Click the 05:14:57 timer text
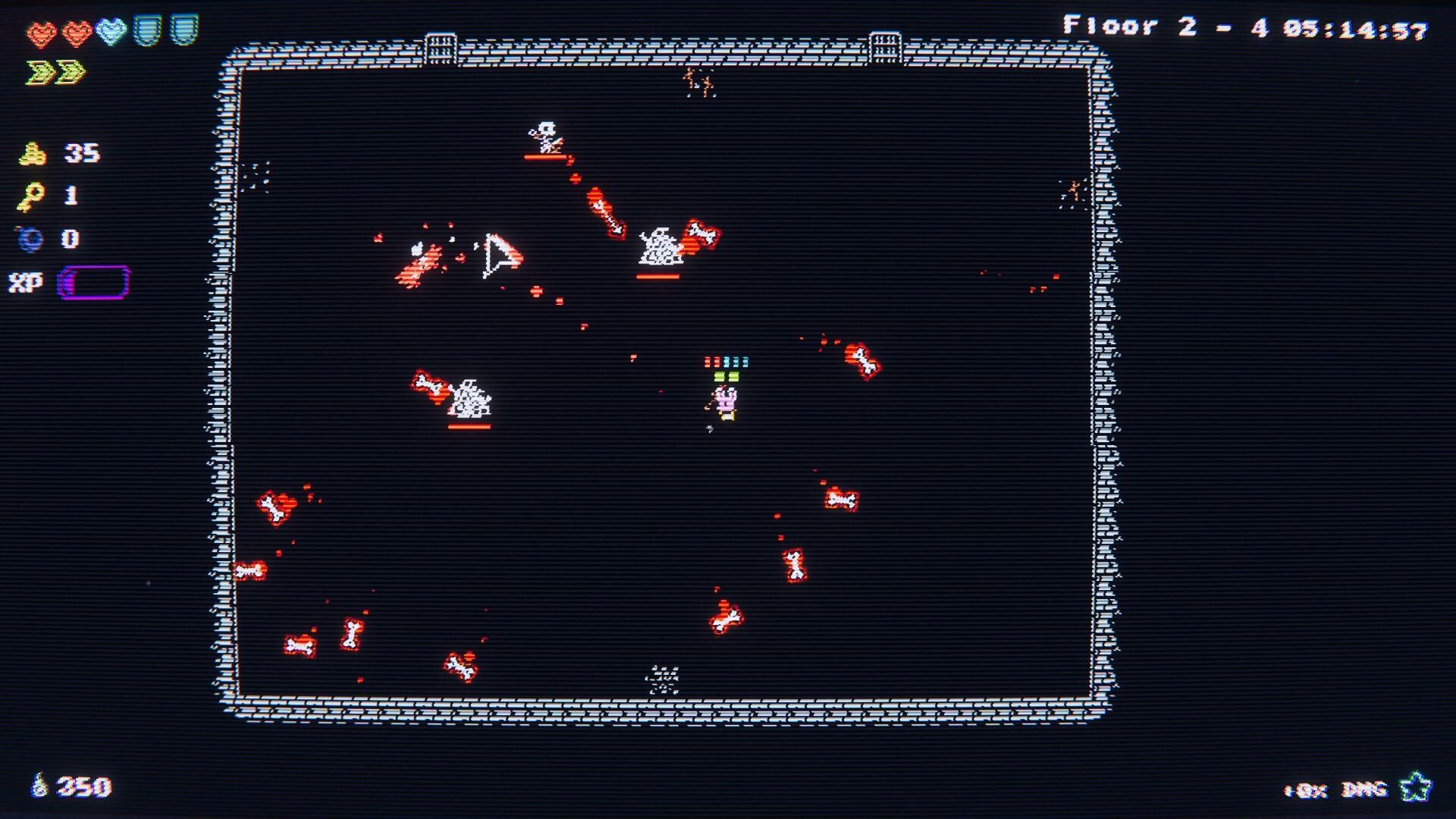Image resolution: width=1456 pixels, height=819 pixels. [1357, 27]
